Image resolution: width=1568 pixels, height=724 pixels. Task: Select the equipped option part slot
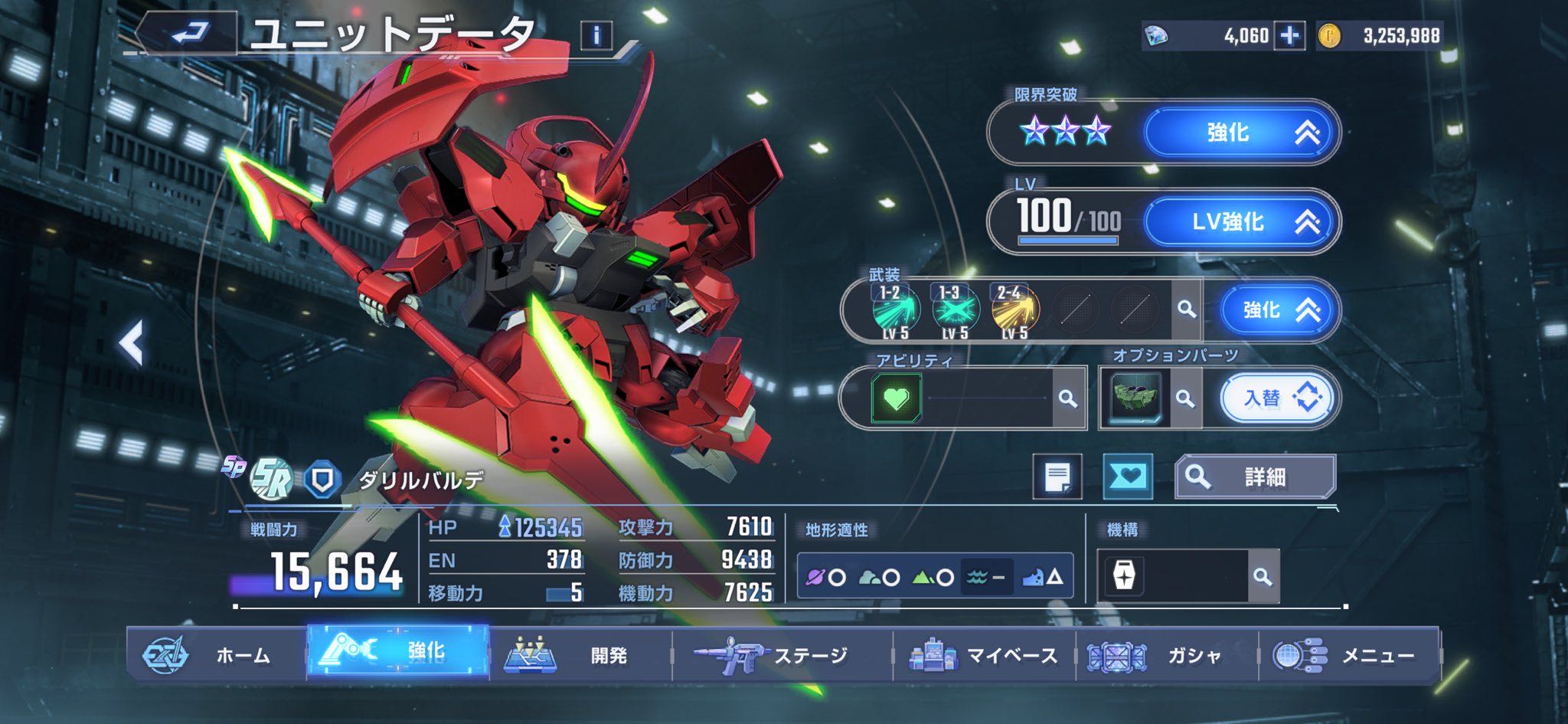[1135, 398]
